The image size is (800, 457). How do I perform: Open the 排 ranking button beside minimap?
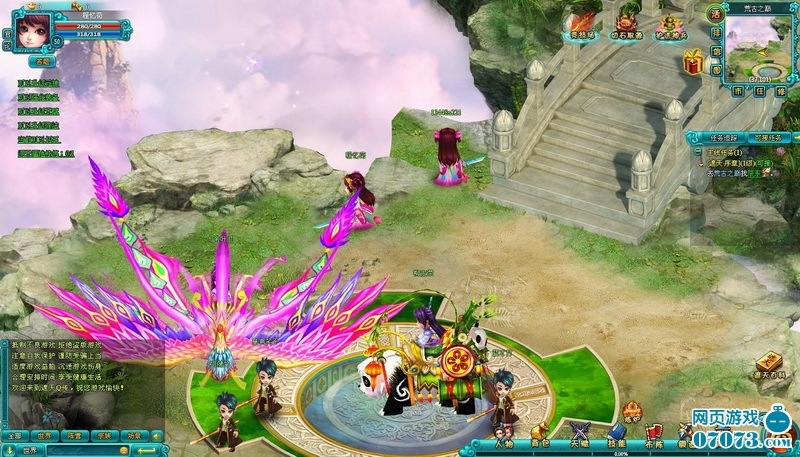point(715,32)
